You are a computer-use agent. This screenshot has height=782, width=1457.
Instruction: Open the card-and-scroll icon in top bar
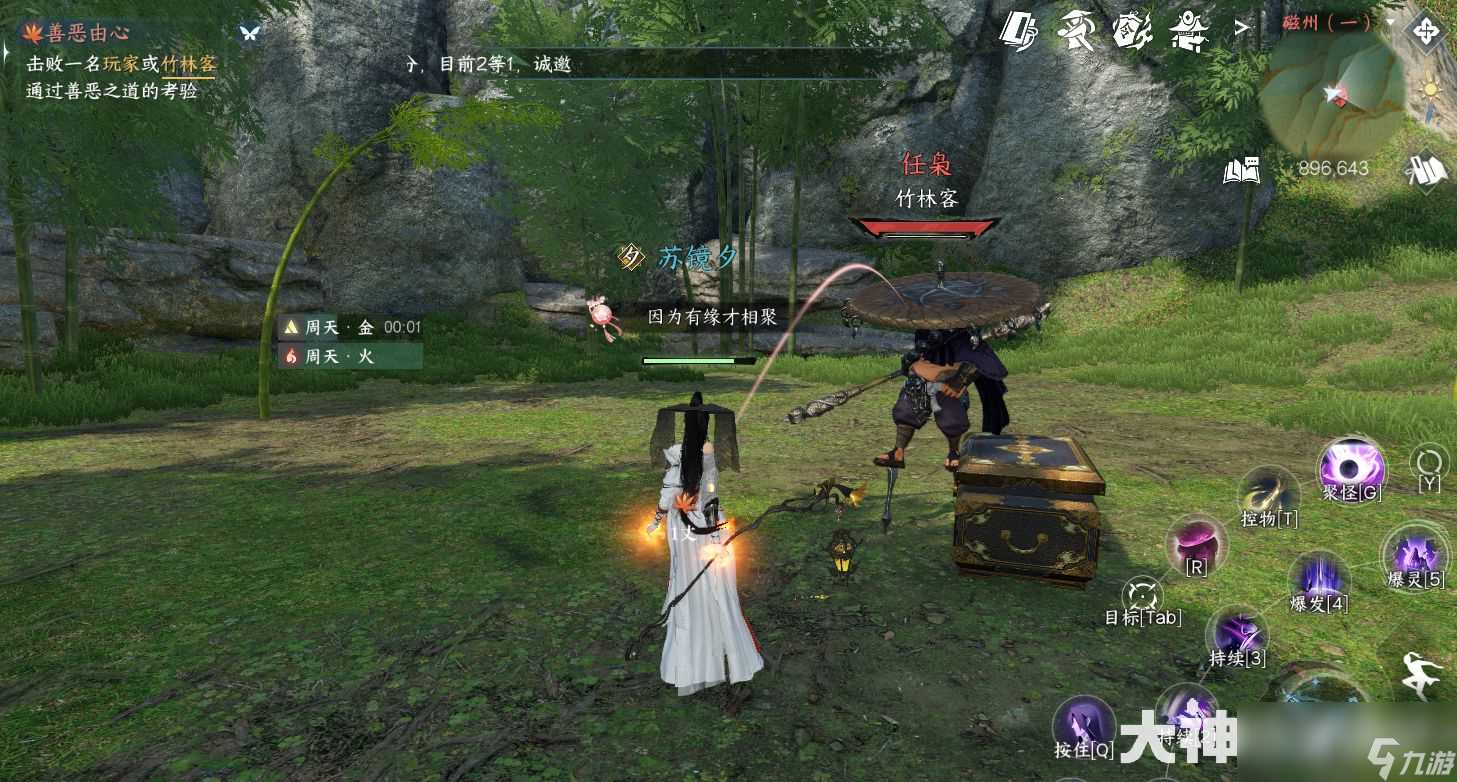tap(1020, 30)
